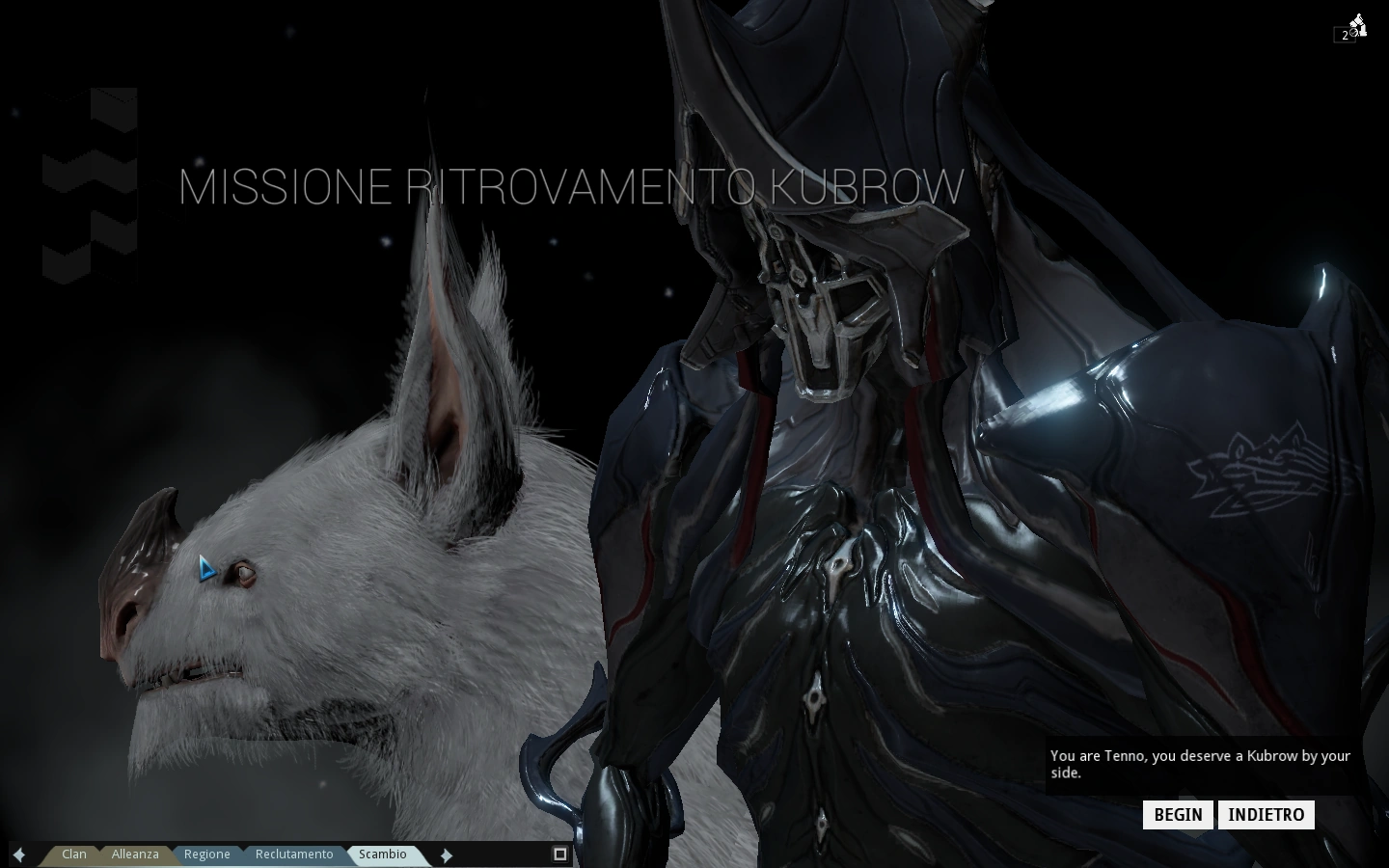
Task: Switch to the Scambio trade chat
Action: 382,854
